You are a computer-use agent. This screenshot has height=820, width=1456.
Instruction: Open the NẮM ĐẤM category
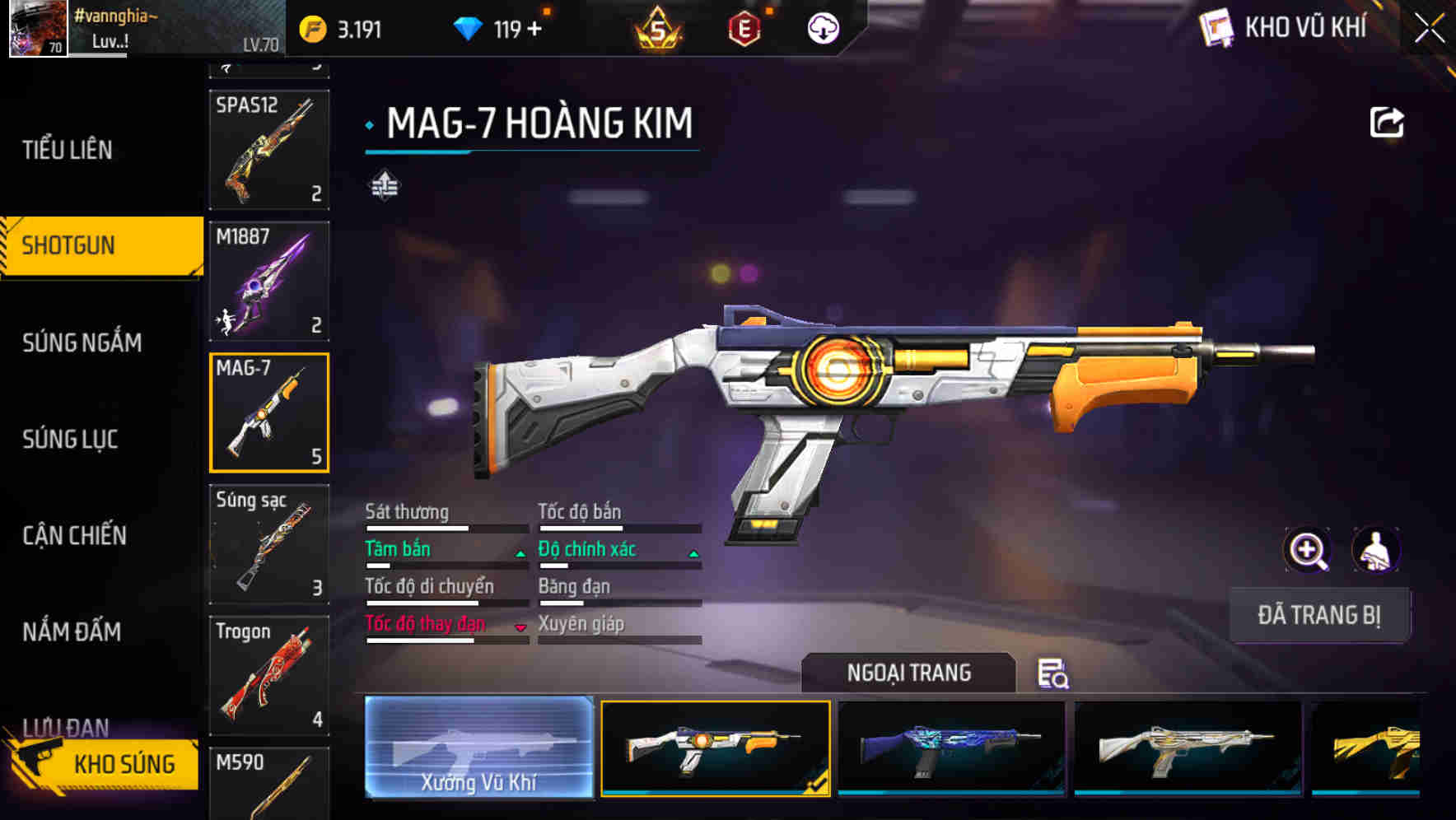tap(72, 631)
